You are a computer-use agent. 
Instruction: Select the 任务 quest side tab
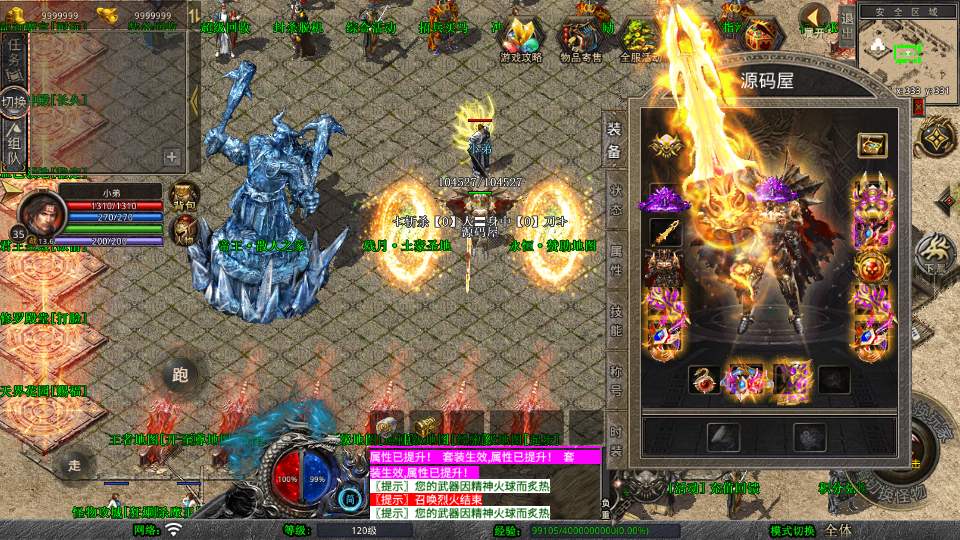pos(15,56)
